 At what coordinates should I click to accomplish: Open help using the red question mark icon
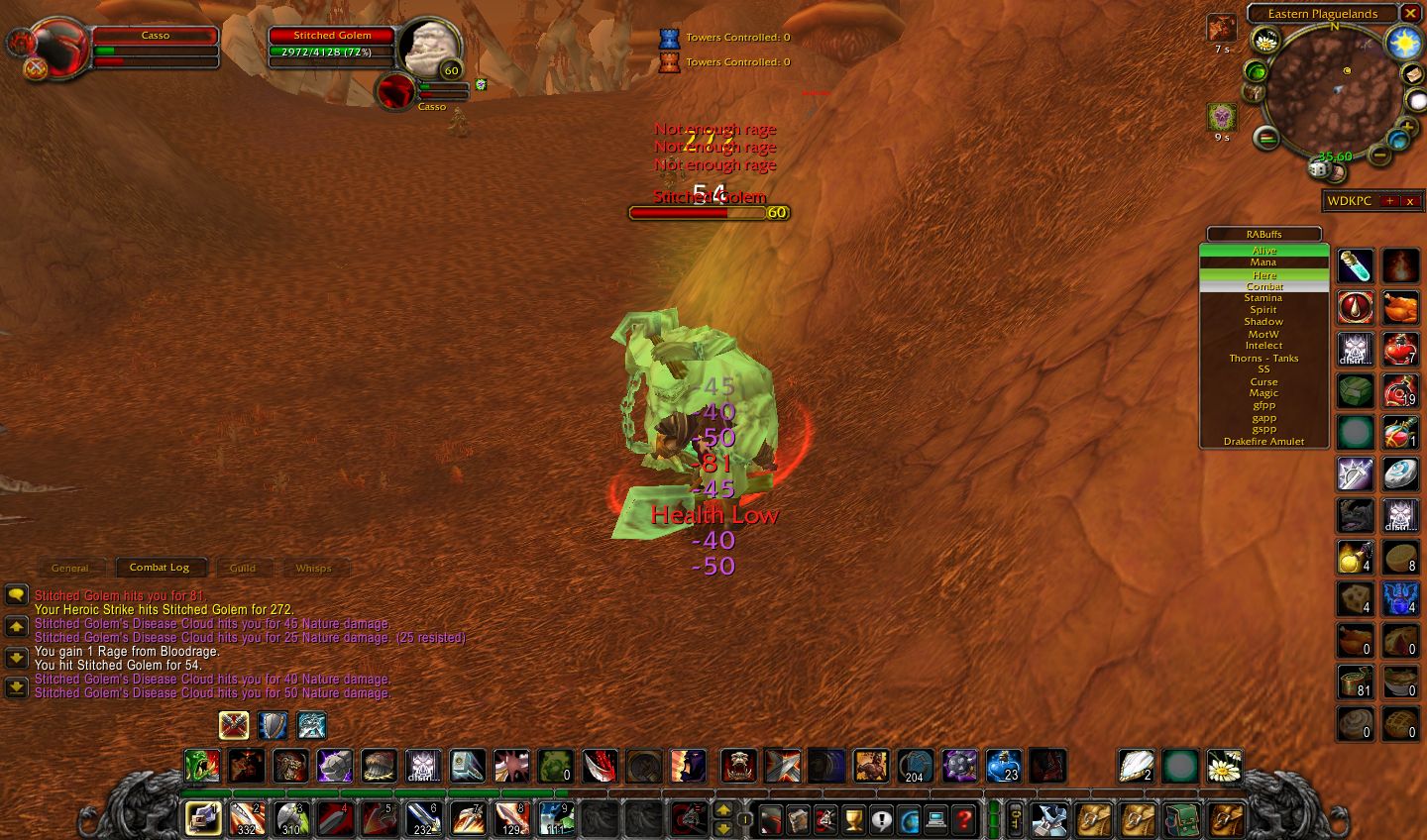[x=963, y=820]
